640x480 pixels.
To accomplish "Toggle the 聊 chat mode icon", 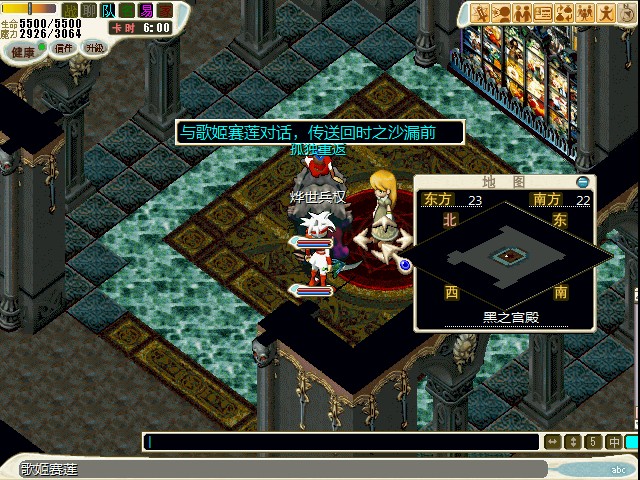I will coord(89,10).
